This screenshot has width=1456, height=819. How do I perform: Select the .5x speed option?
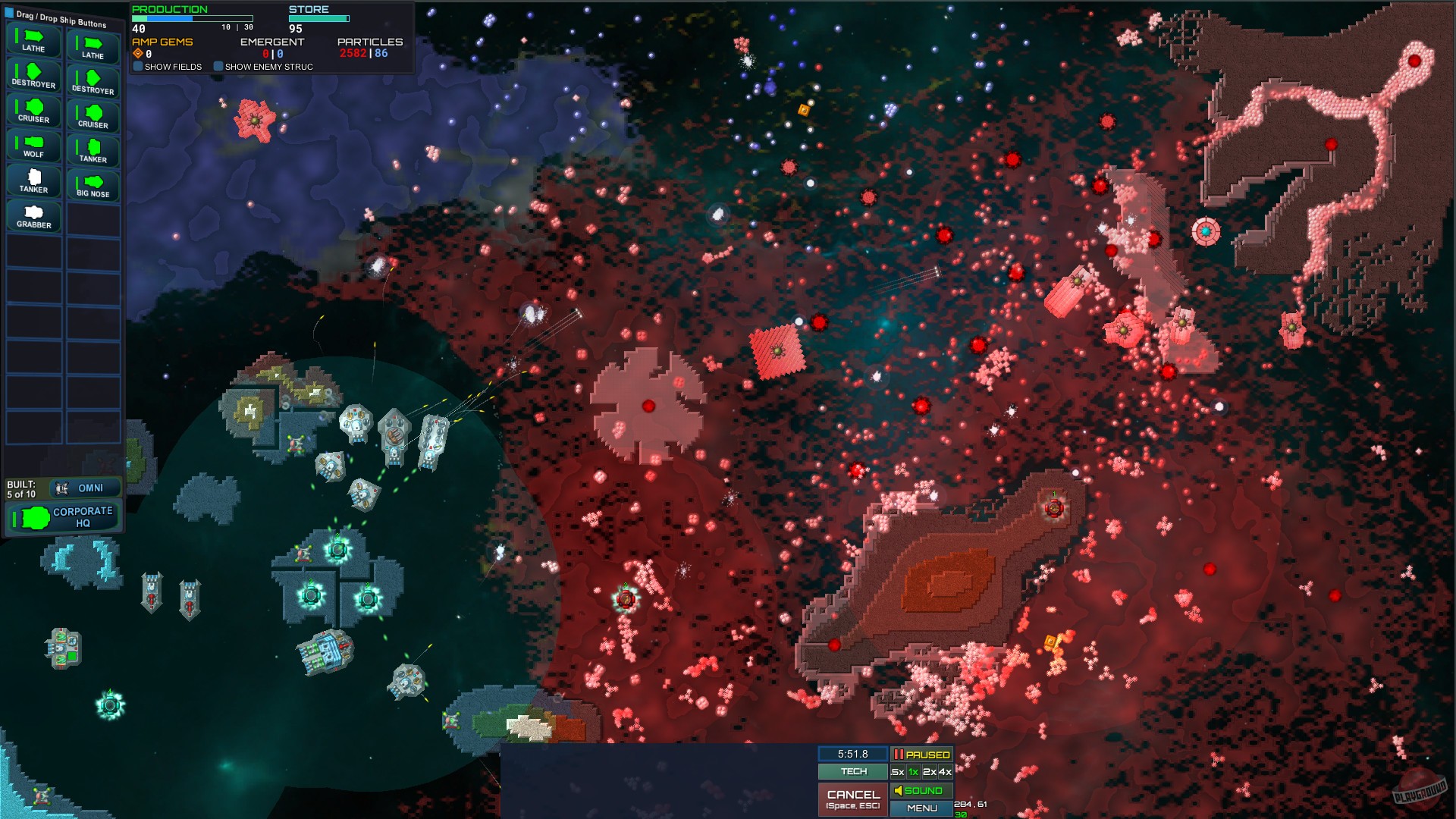click(897, 771)
